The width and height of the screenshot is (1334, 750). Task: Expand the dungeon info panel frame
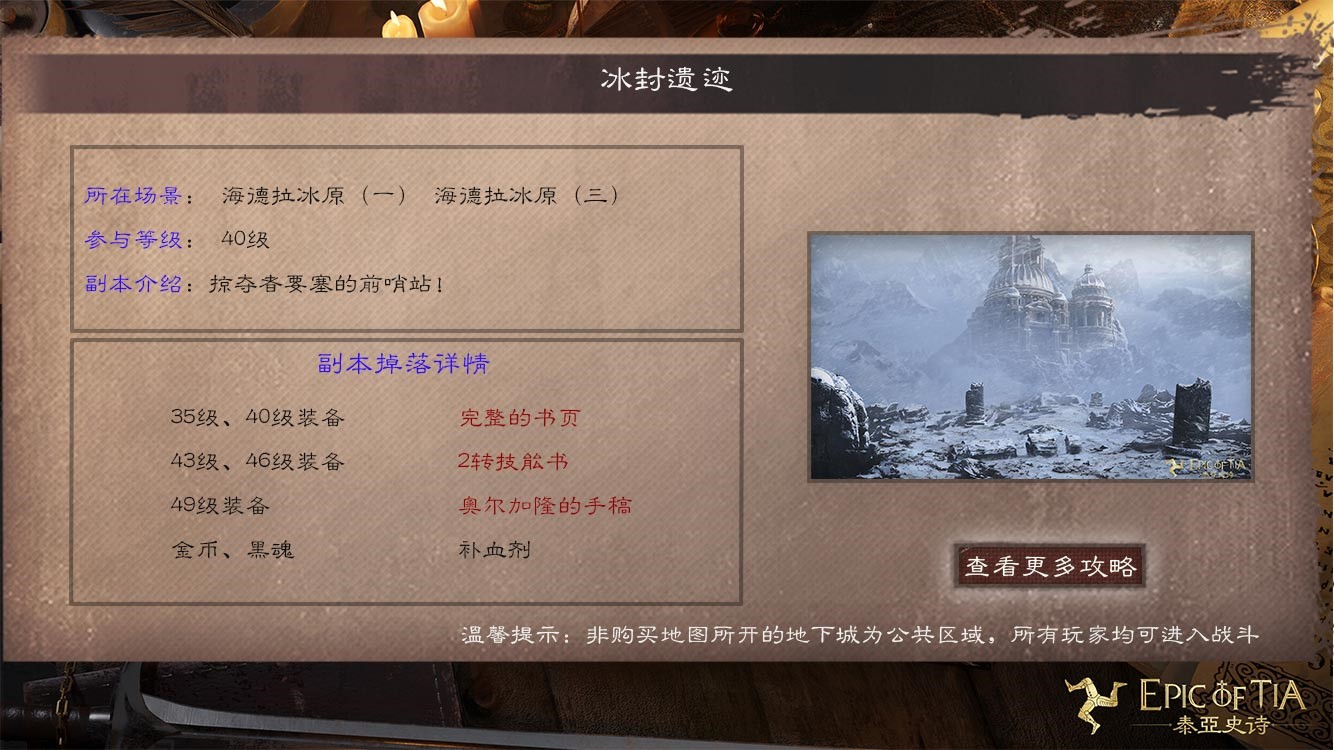(x=405, y=236)
